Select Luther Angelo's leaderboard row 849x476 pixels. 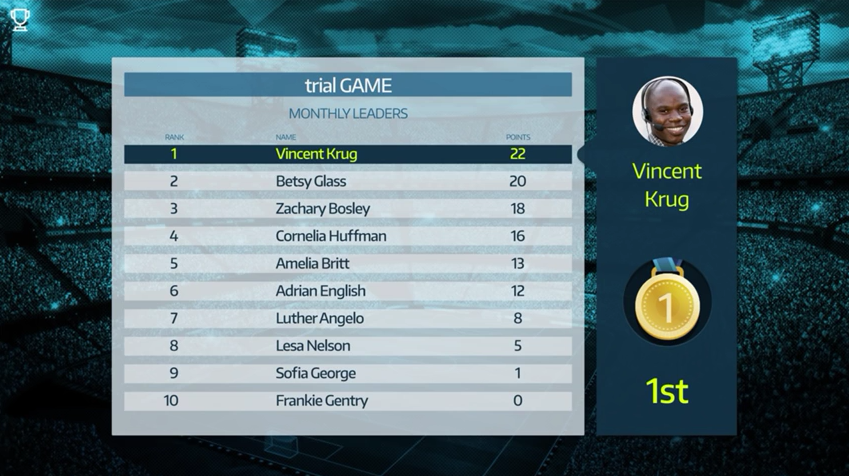coord(348,319)
